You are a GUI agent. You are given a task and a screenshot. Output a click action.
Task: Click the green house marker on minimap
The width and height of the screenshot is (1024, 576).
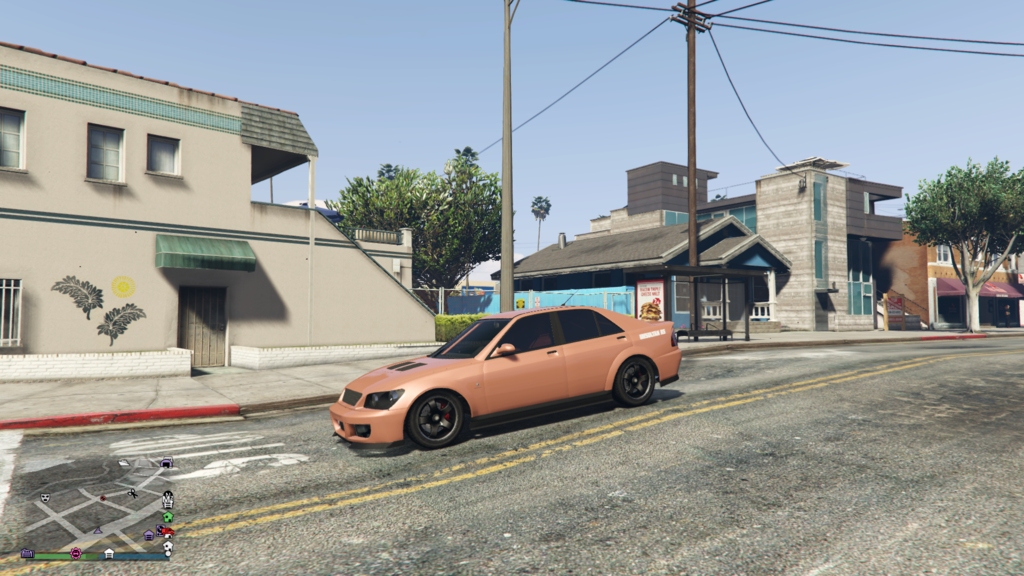click(x=167, y=516)
